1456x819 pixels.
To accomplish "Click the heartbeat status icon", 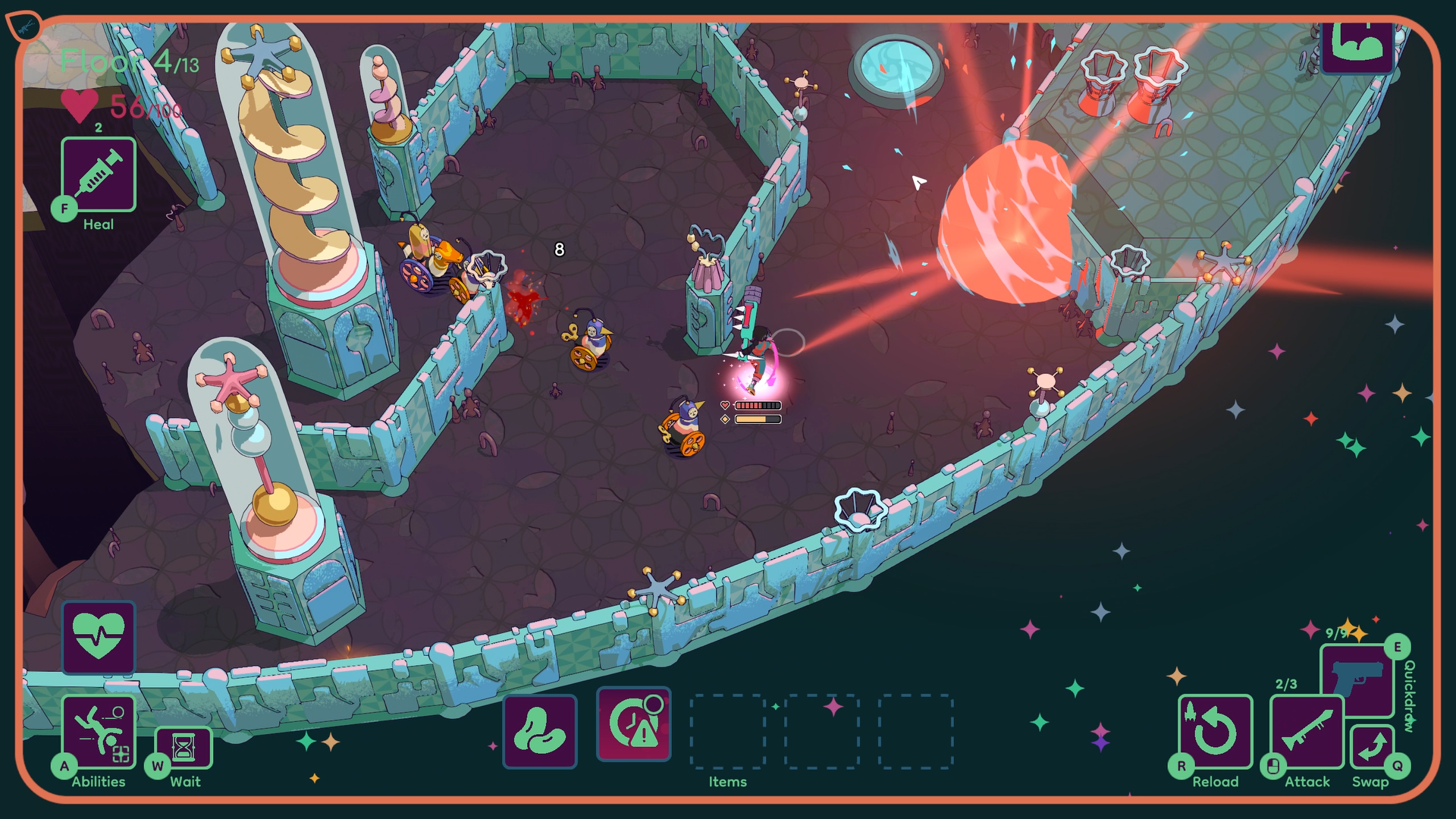I will [x=99, y=638].
